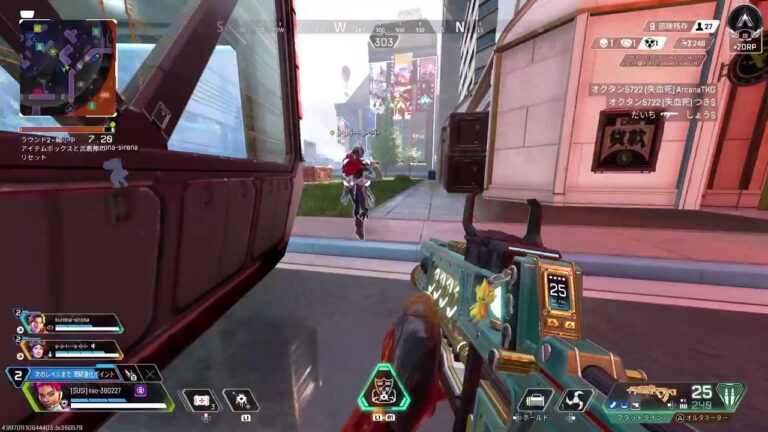Click the evo level upgrade progress banner
Image resolution: width=768 pixels, height=432 pixels.
(70, 374)
